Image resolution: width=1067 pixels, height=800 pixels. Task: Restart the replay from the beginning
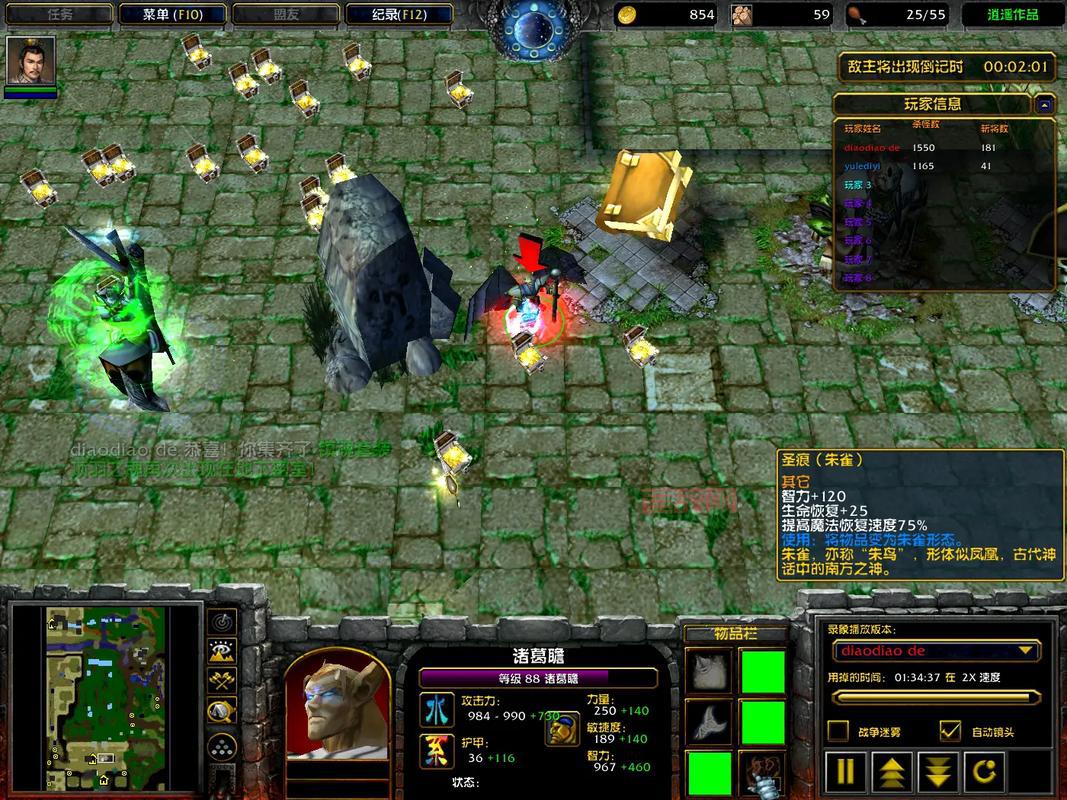coord(984,772)
